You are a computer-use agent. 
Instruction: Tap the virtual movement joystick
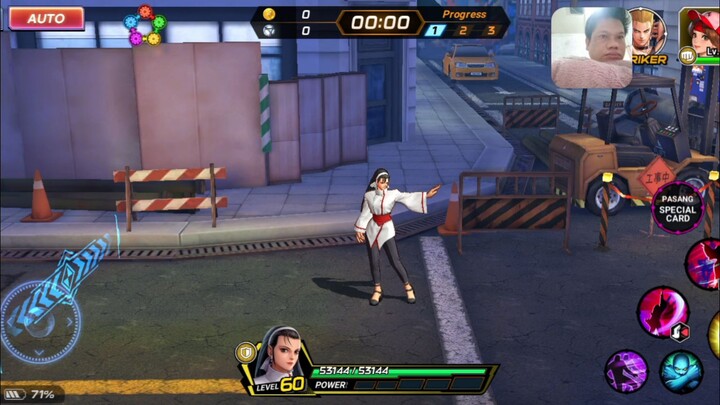[41, 320]
